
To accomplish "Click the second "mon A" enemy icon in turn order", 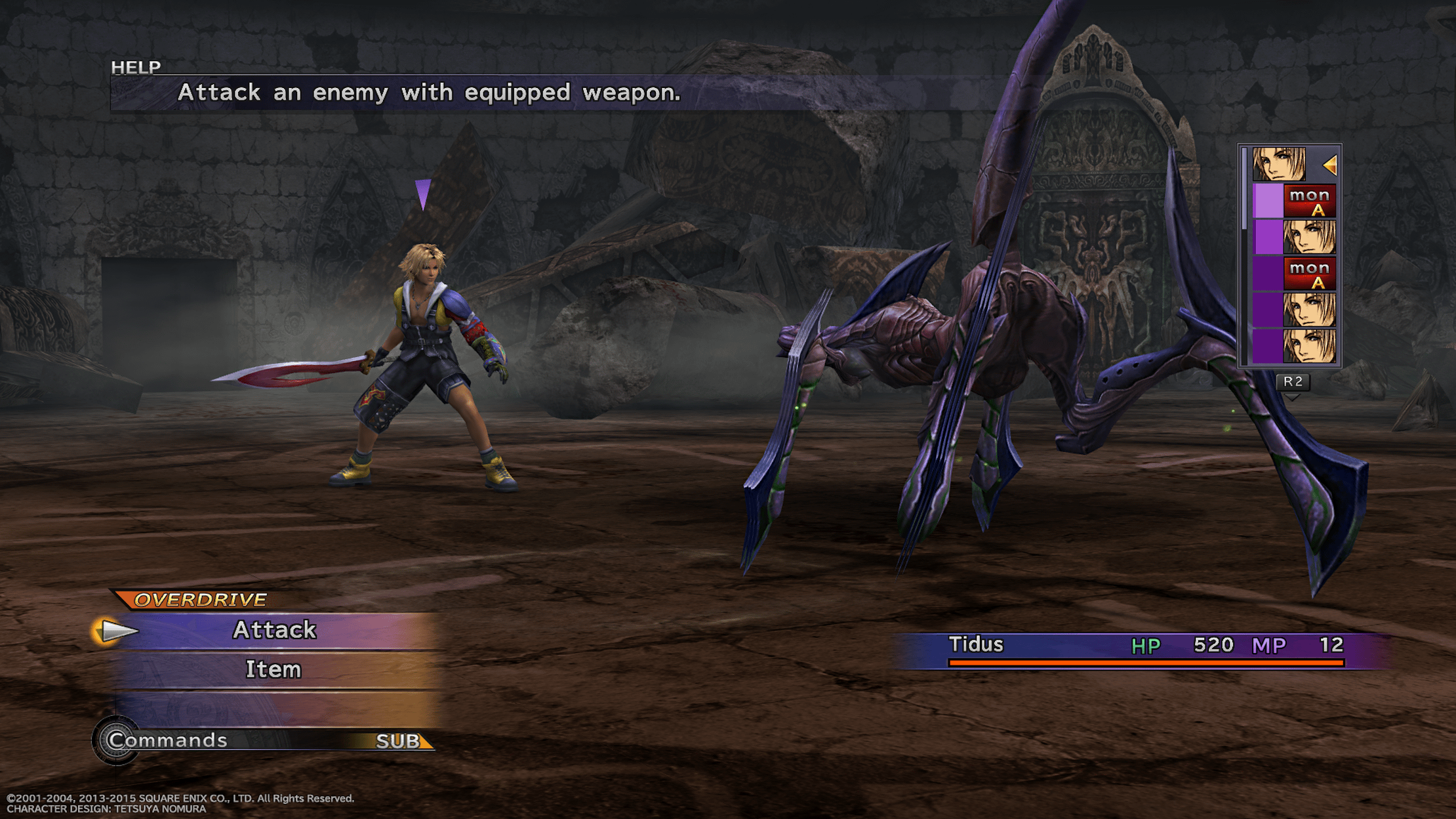I will point(1309,274).
